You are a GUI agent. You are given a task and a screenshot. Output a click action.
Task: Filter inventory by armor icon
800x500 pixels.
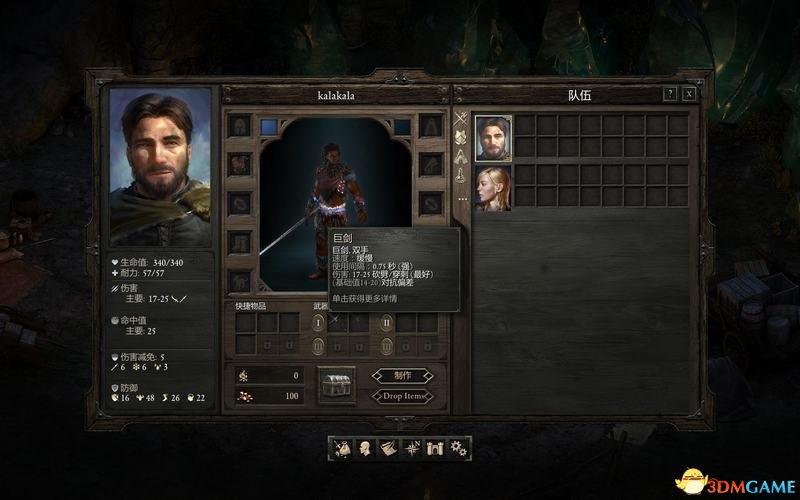coord(461,137)
